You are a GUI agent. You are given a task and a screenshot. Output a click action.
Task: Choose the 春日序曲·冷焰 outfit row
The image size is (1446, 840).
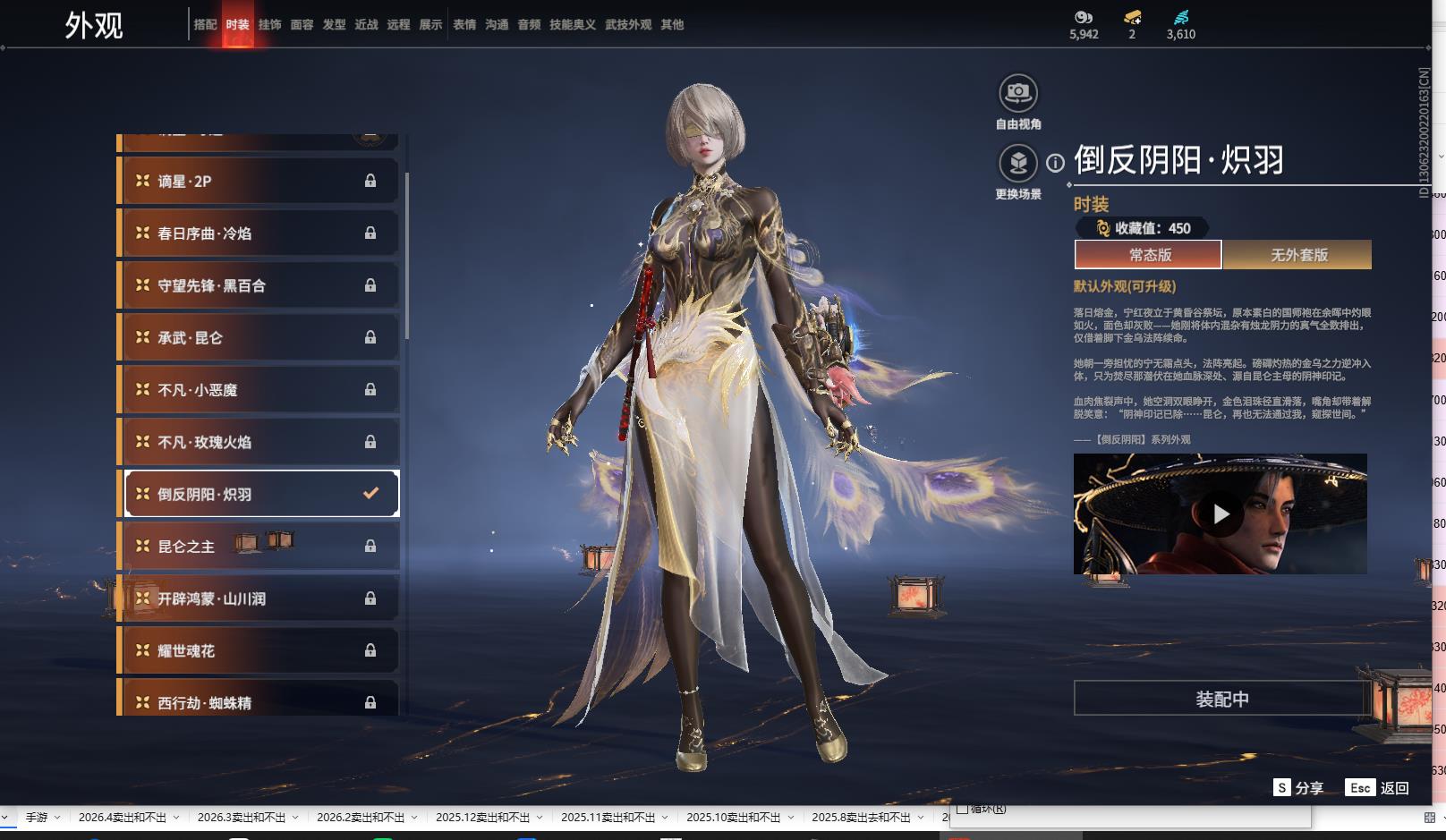pyautogui.click(x=258, y=233)
